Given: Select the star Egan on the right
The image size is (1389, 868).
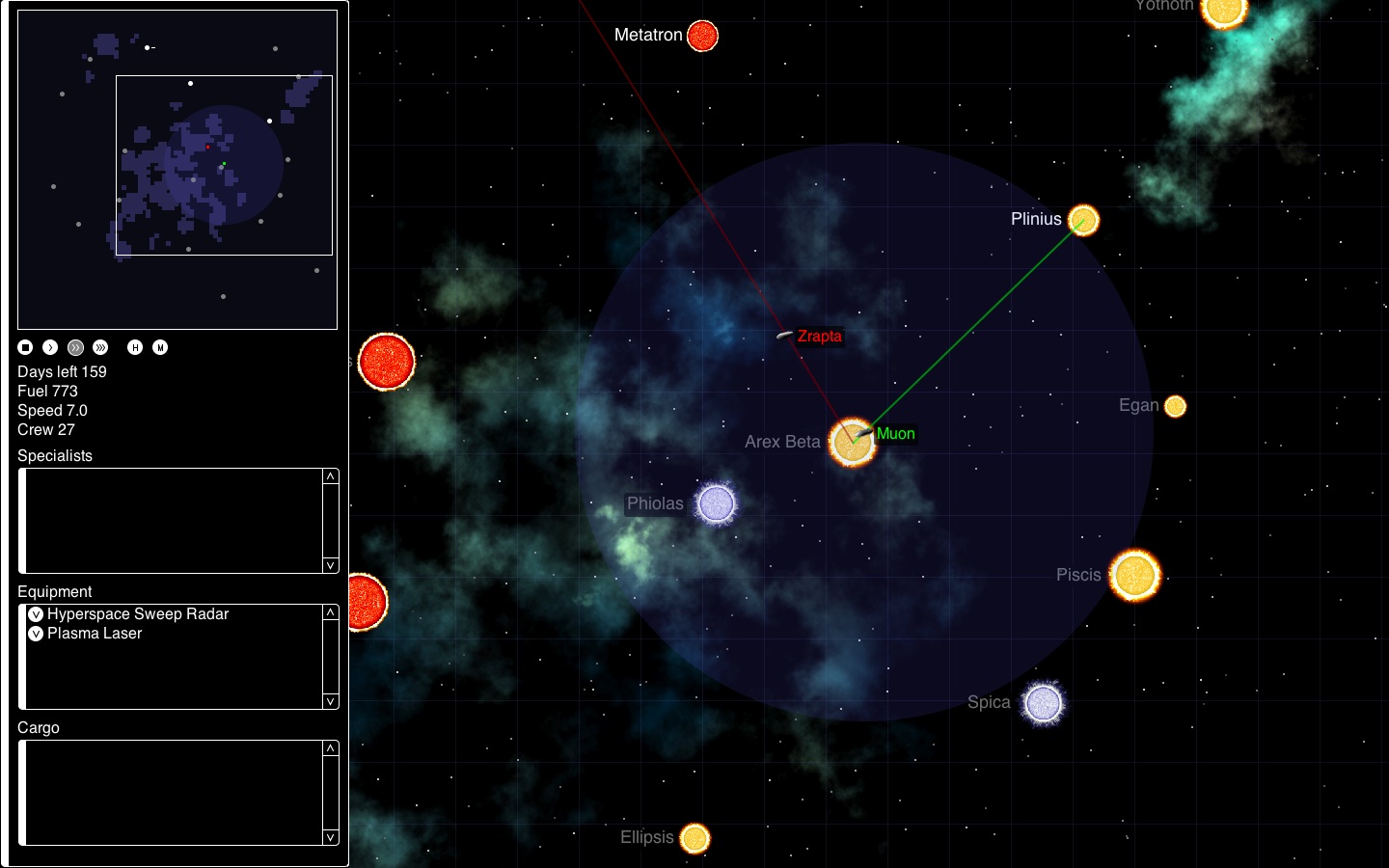Looking at the screenshot, I should point(1175,407).
